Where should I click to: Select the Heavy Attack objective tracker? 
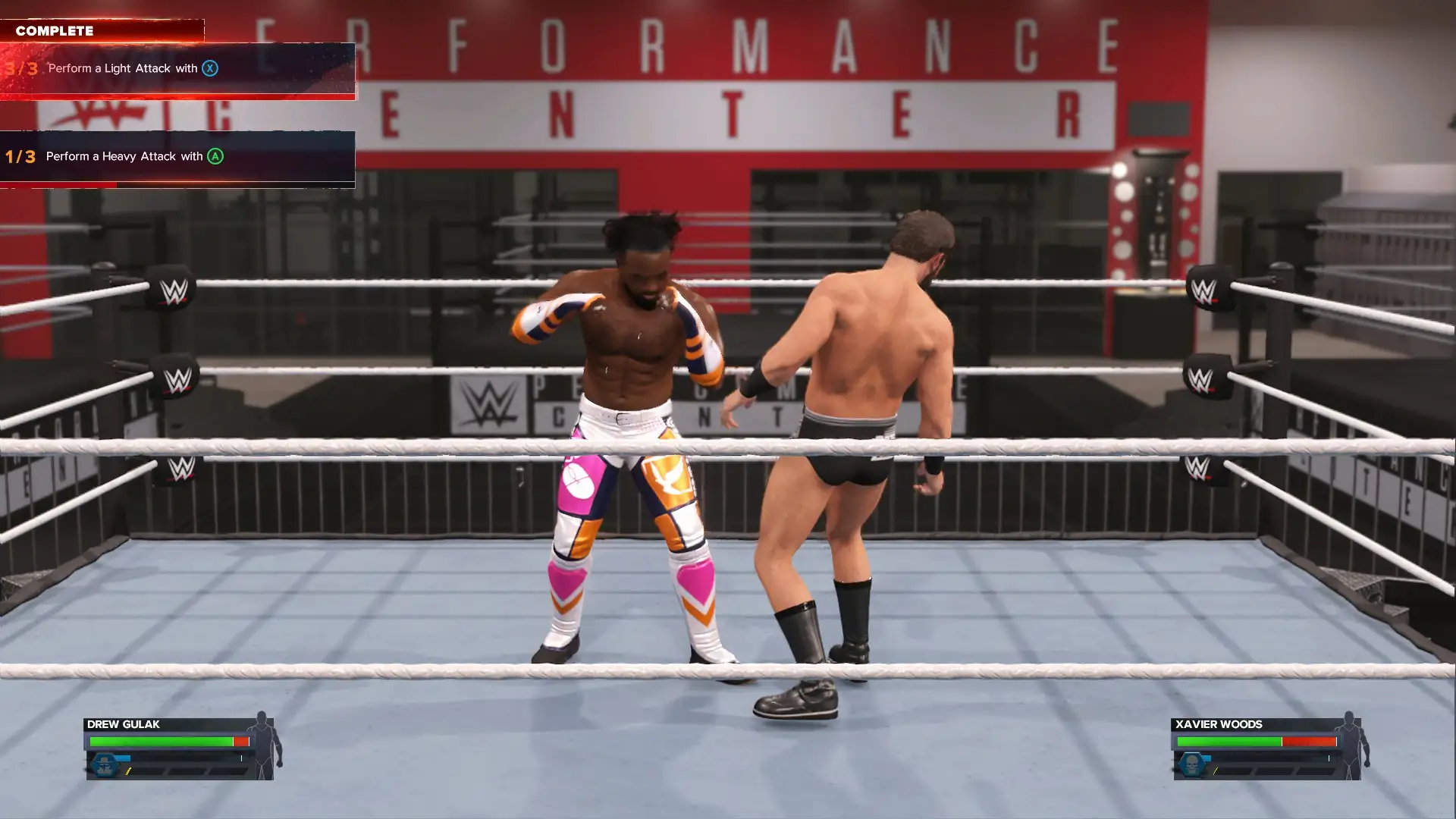coord(177,157)
